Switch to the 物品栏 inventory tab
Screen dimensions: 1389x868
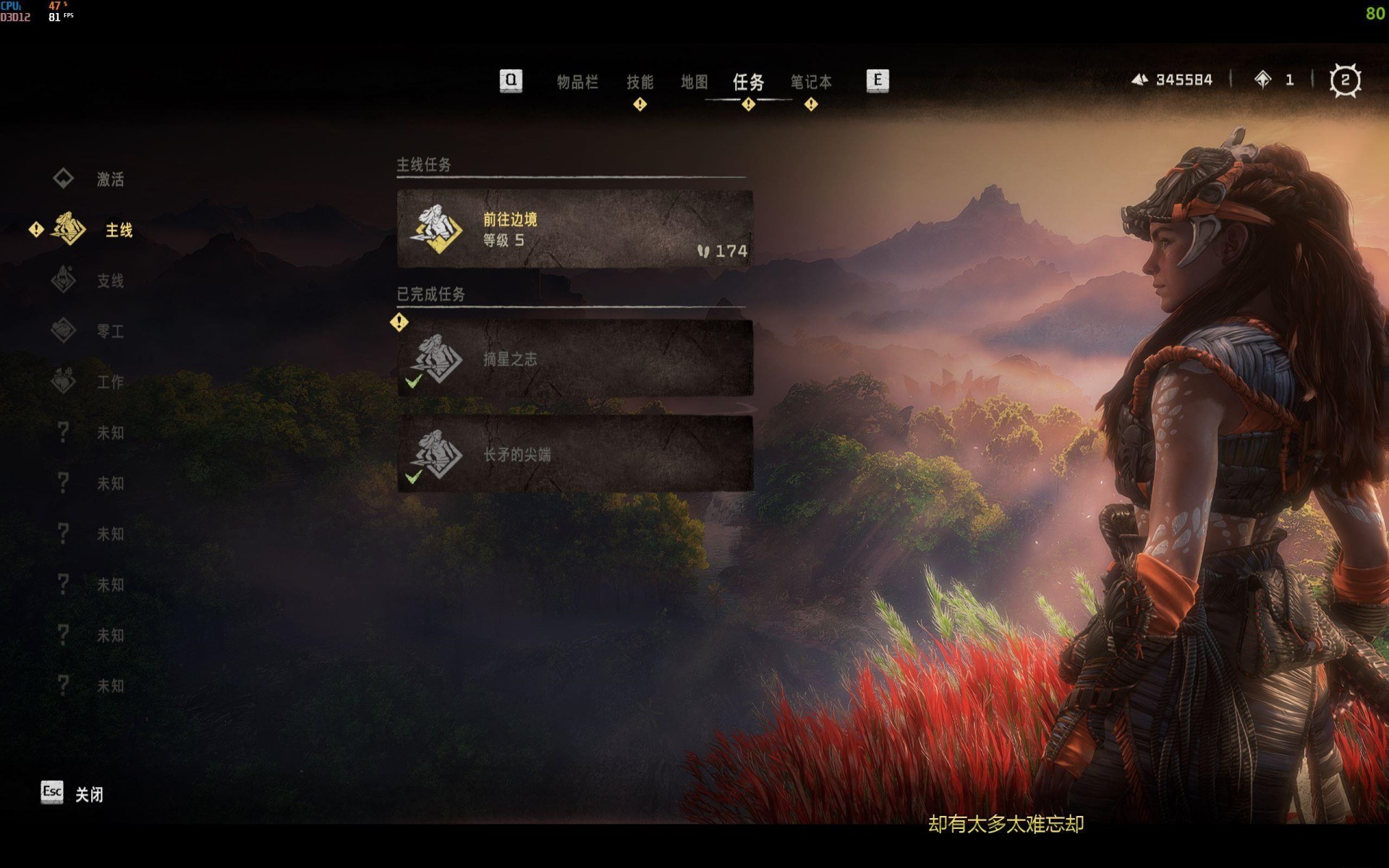click(577, 82)
